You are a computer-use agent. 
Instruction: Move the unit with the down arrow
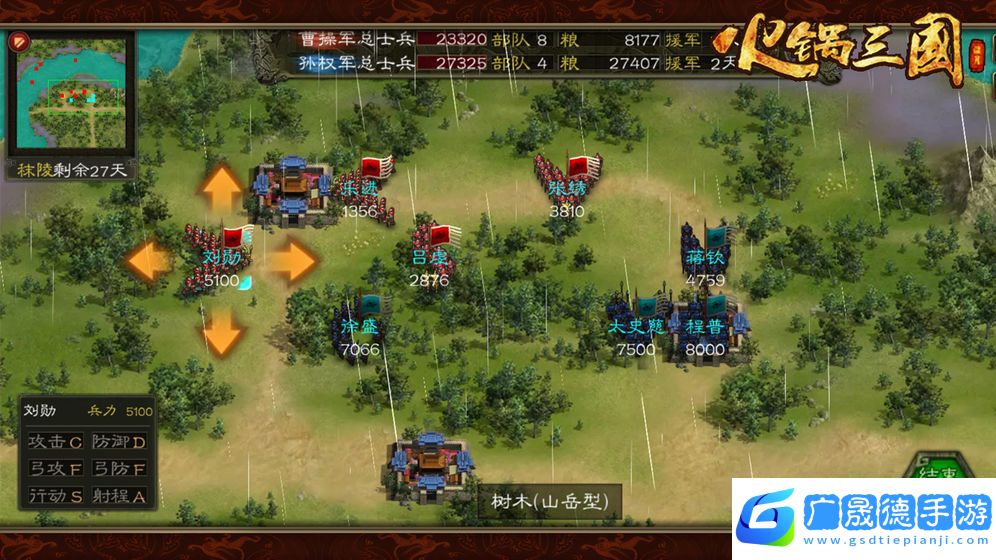click(222, 330)
